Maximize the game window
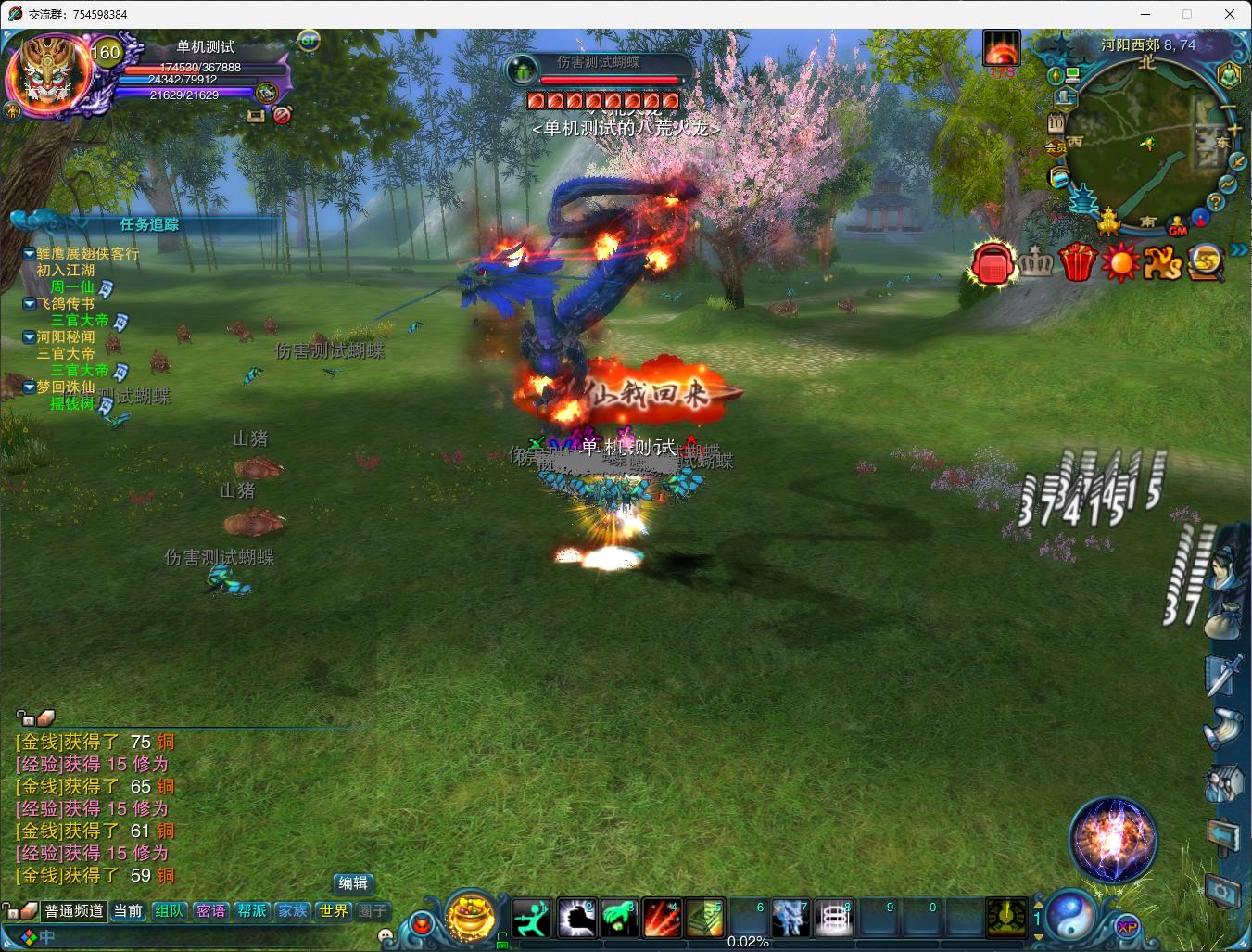This screenshot has width=1252, height=952. [x=1187, y=14]
